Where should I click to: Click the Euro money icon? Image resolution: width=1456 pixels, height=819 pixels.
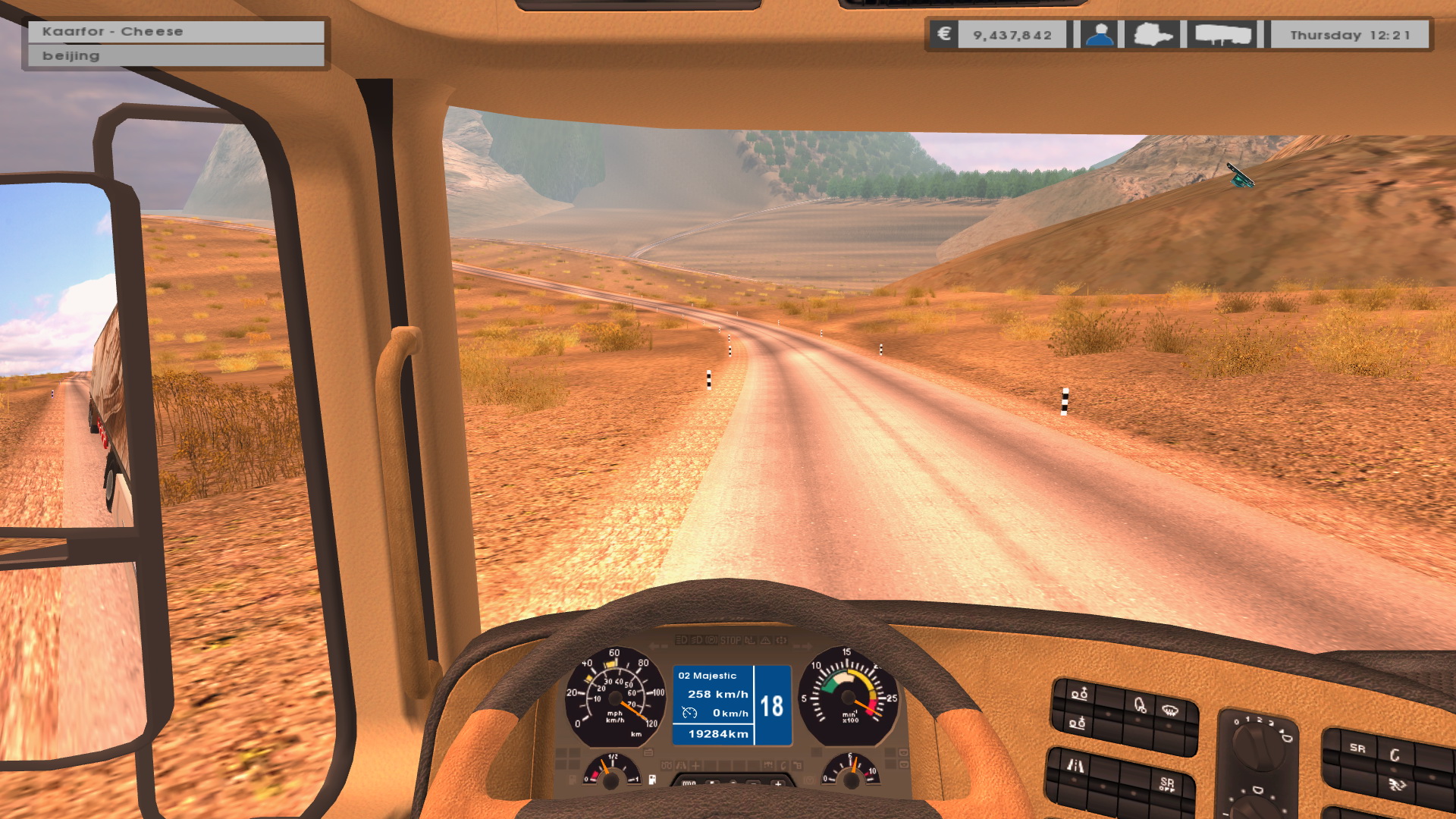[944, 34]
